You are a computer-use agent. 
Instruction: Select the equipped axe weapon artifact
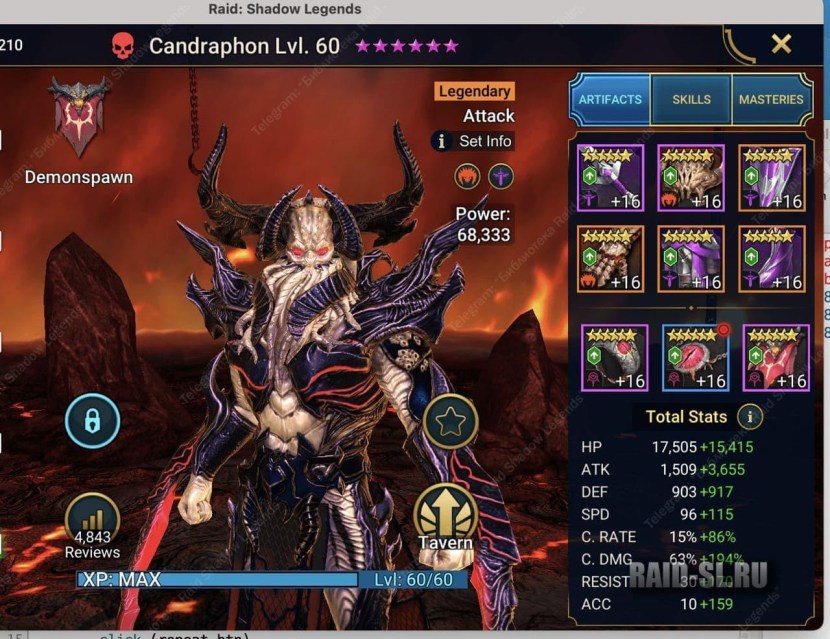click(x=610, y=178)
